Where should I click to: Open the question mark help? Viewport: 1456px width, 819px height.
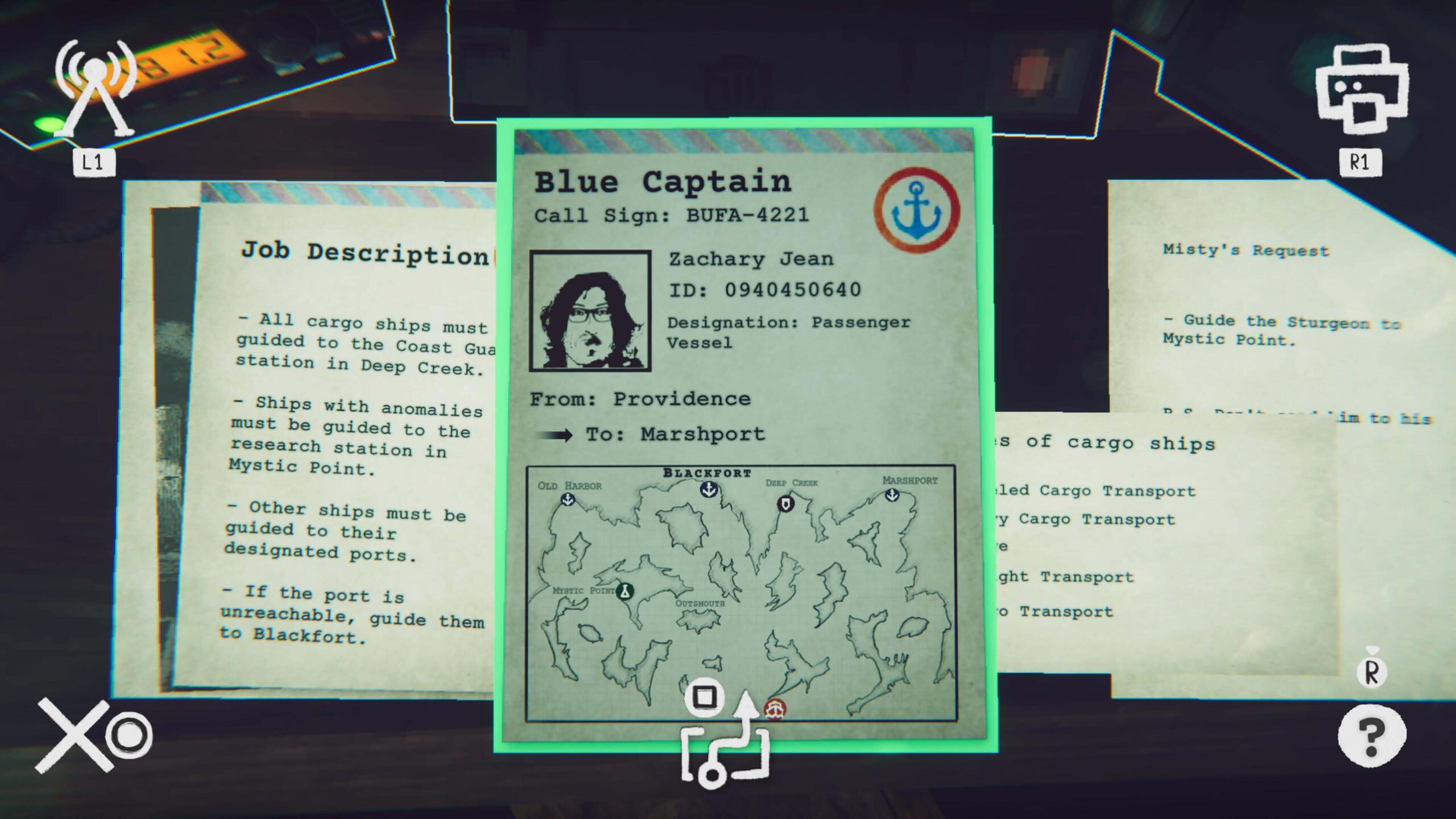point(1371,736)
